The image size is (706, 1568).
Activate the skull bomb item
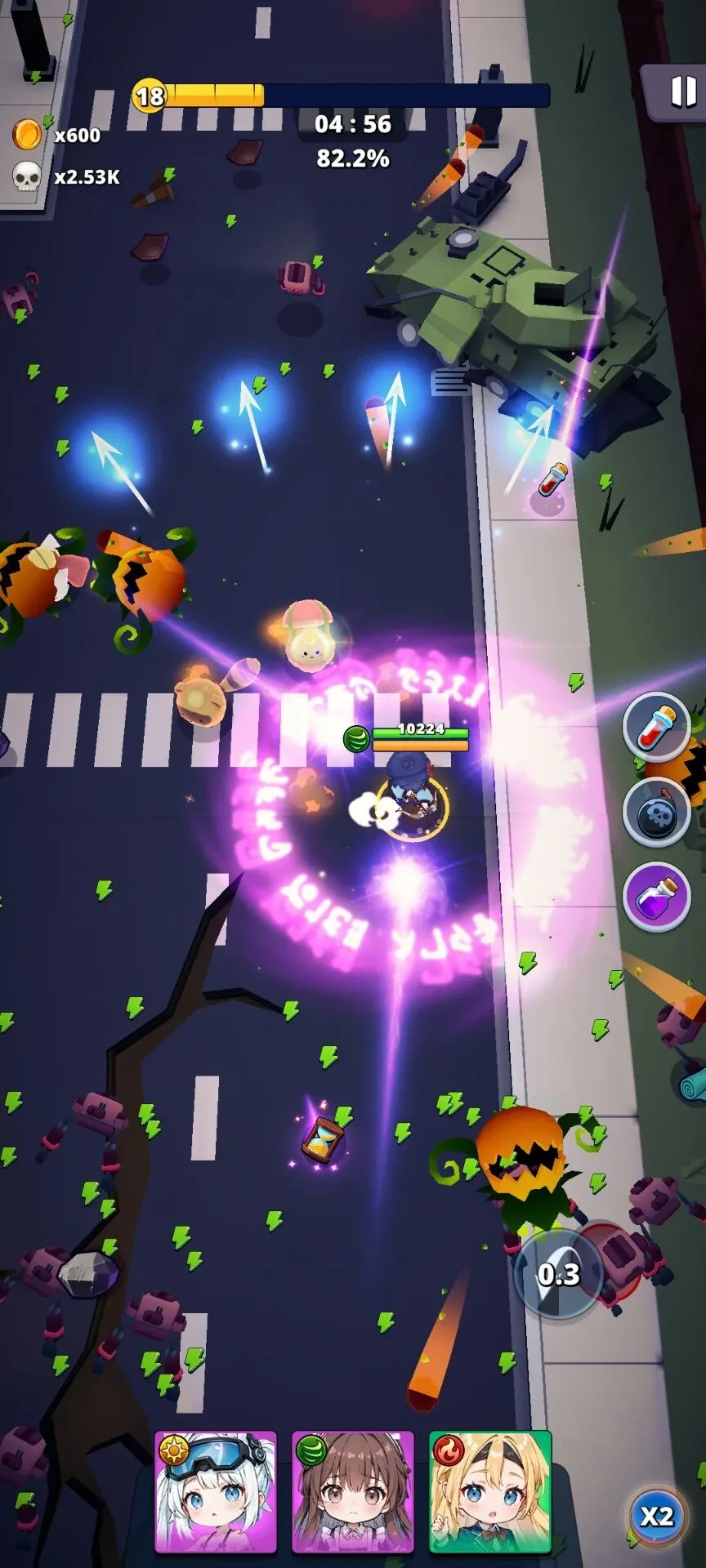656,814
